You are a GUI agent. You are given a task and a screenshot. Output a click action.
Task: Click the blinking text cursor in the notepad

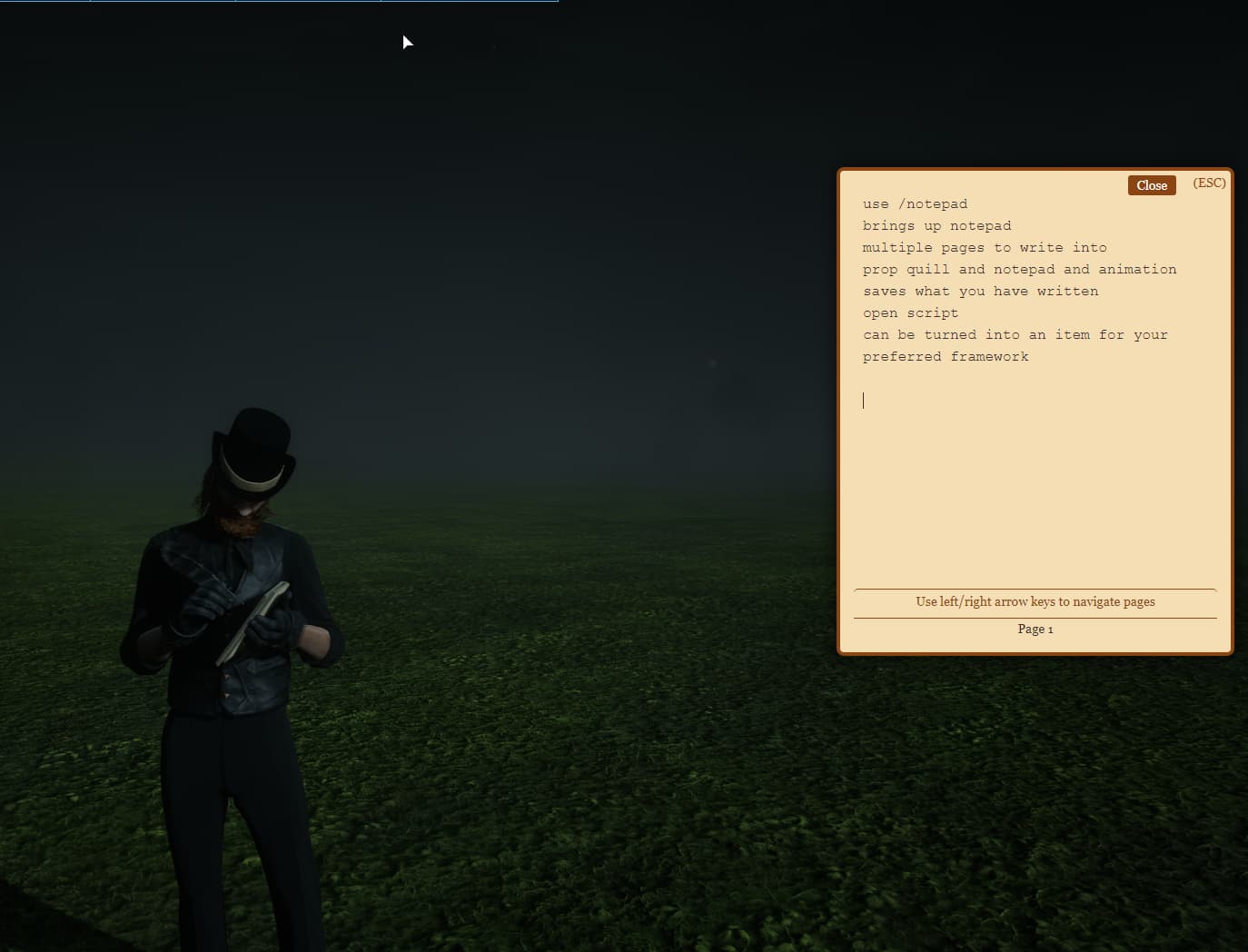coord(864,400)
